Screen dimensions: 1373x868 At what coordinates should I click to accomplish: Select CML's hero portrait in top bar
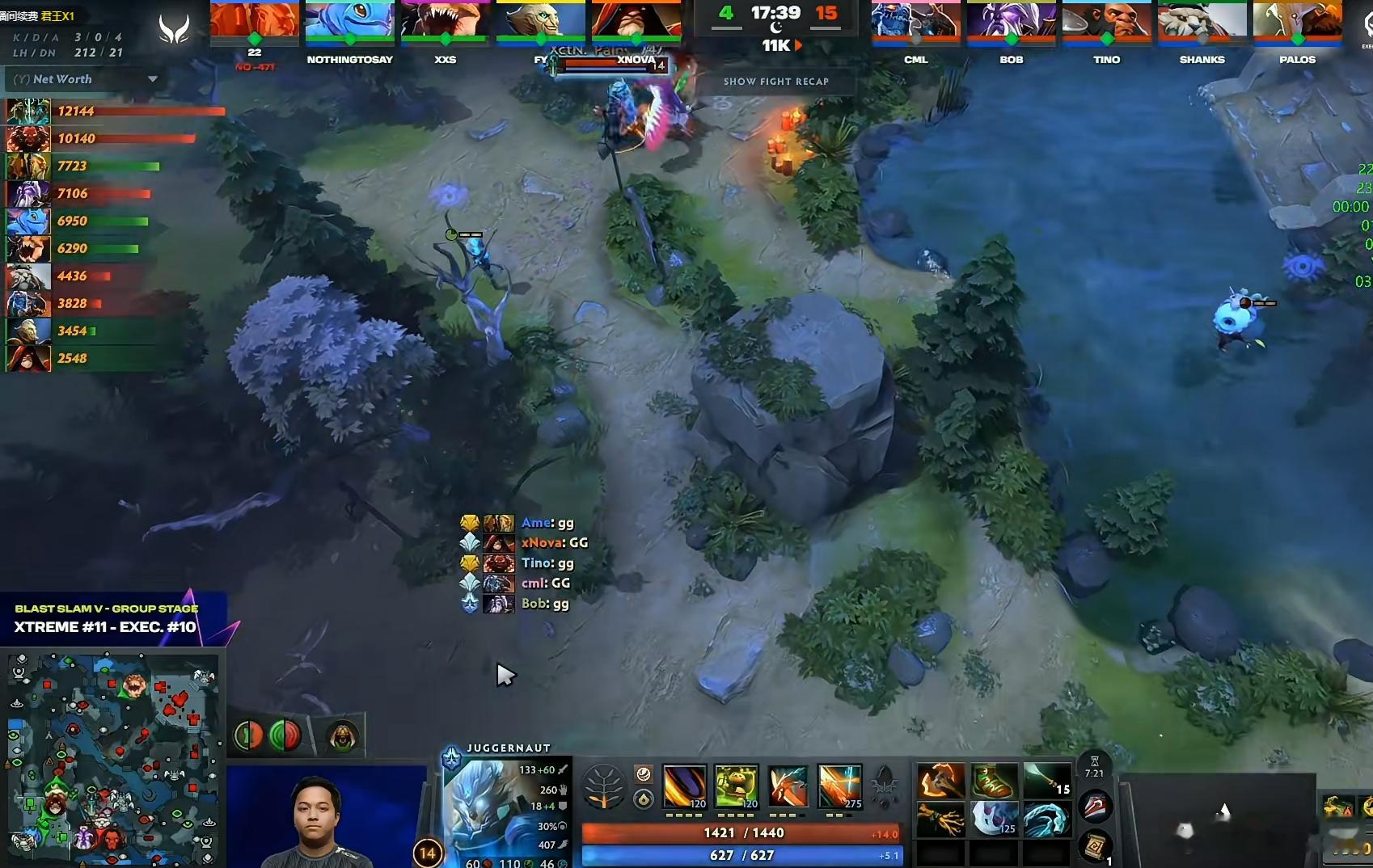[915, 20]
